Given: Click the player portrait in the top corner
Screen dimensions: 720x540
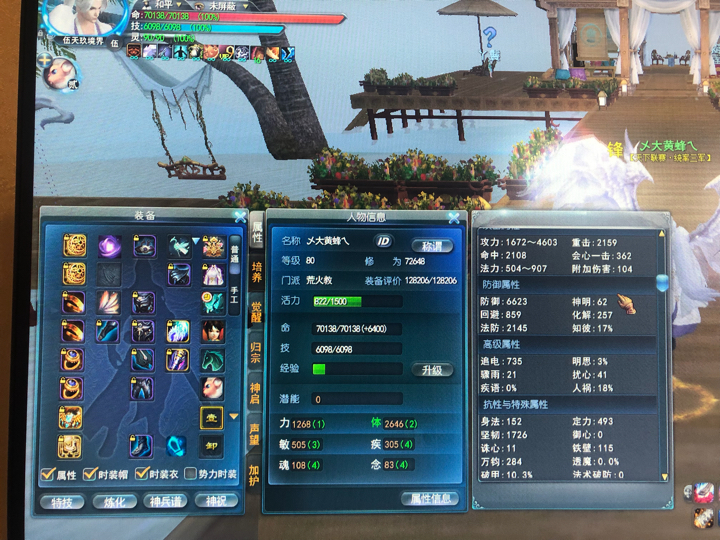Looking at the screenshot, I should [x=85, y=17].
